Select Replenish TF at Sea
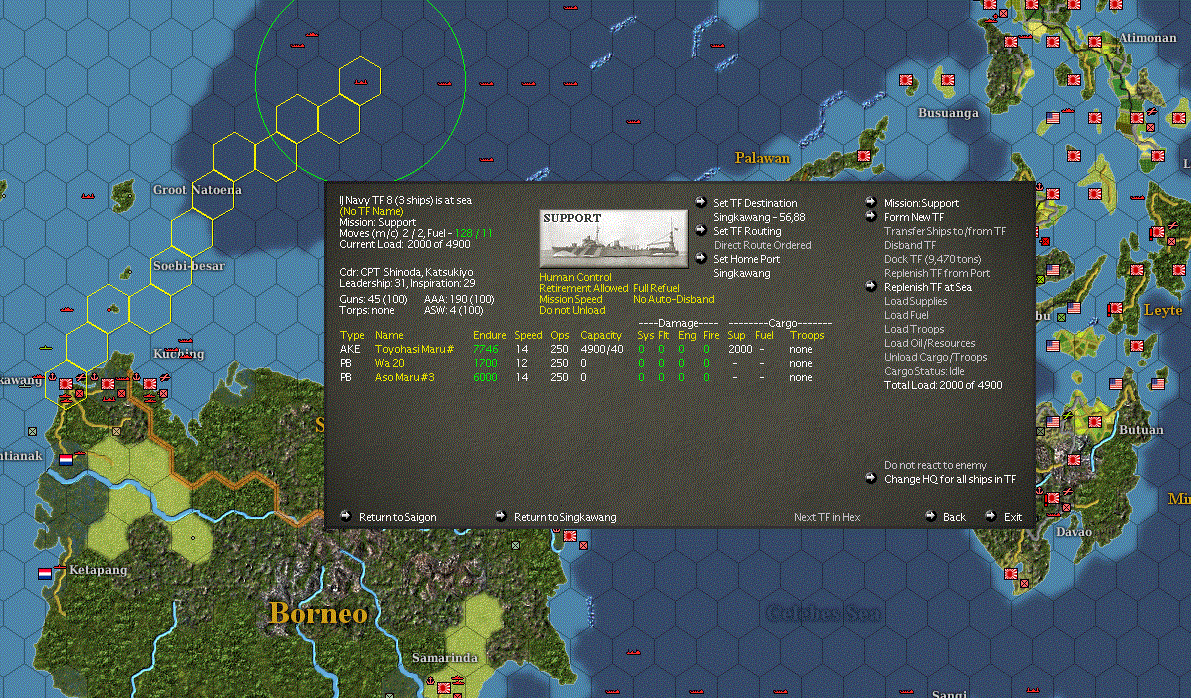 tap(927, 287)
